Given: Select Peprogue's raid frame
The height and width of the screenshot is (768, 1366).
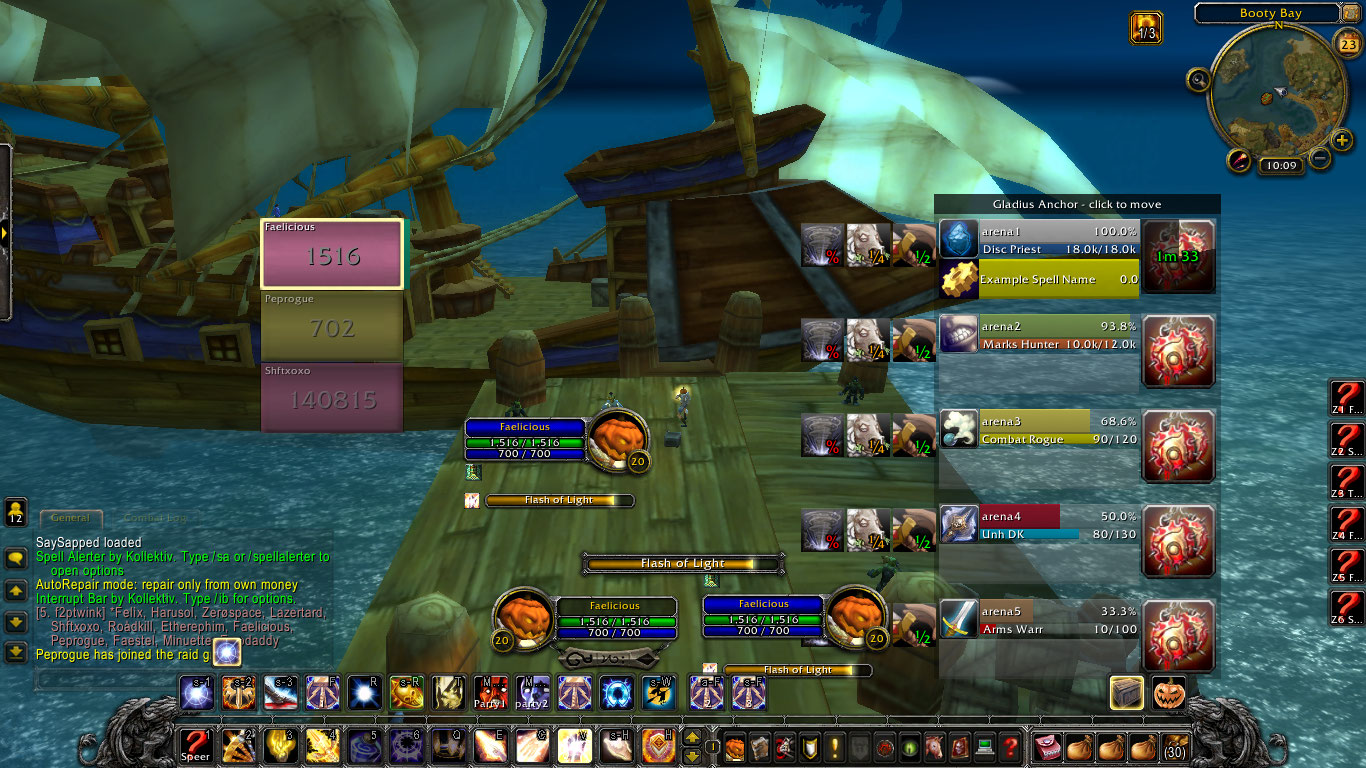Looking at the screenshot, I should tap(332, 326).
